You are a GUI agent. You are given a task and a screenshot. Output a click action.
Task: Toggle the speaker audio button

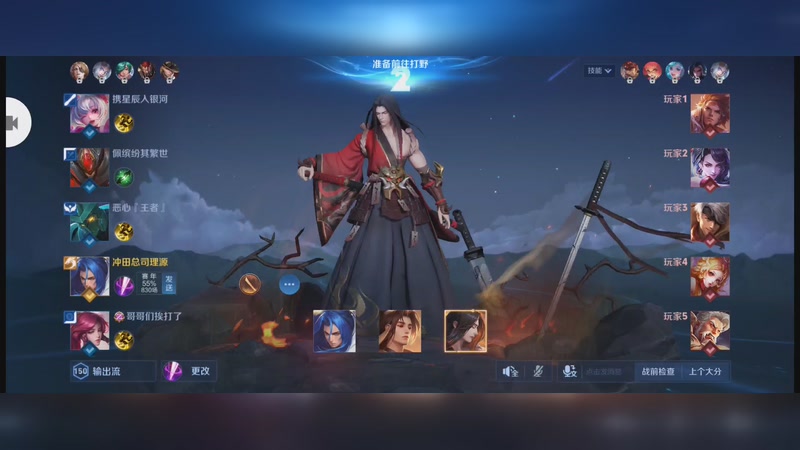pyautogui.click(x=511, y=371)
